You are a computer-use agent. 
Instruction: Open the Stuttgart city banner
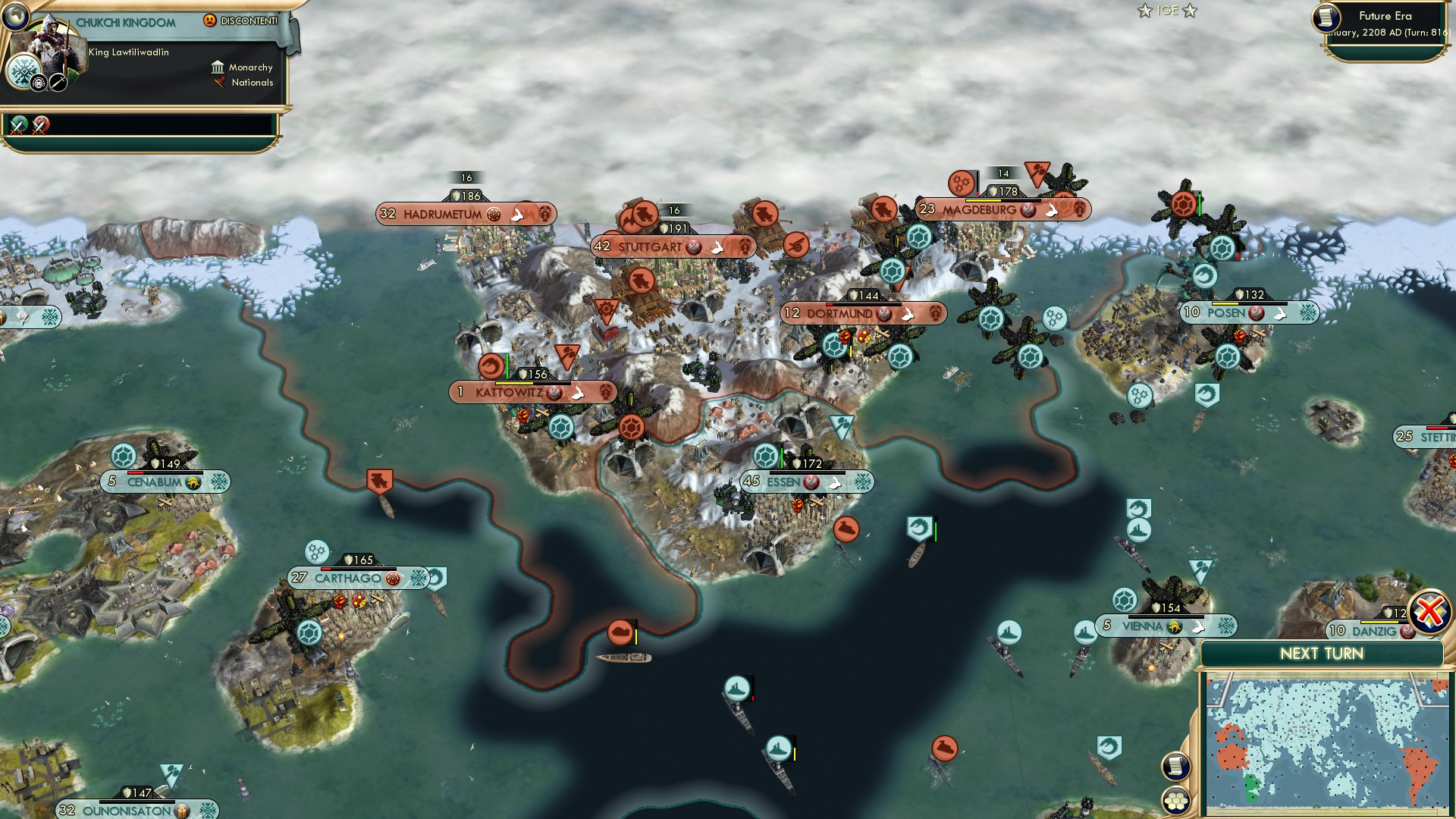(x=649, y=246)
